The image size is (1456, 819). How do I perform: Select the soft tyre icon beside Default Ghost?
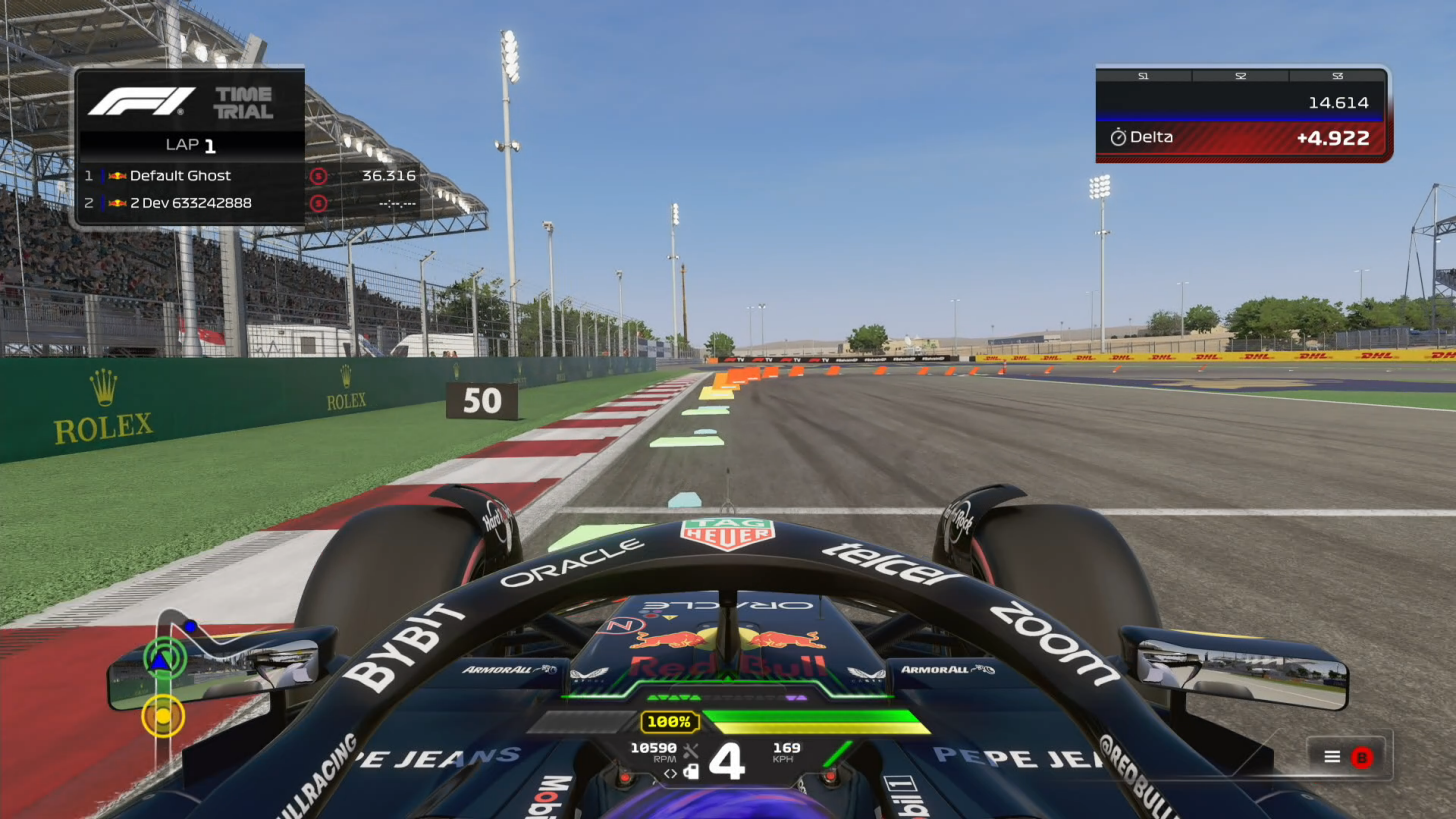click(318, 176)
